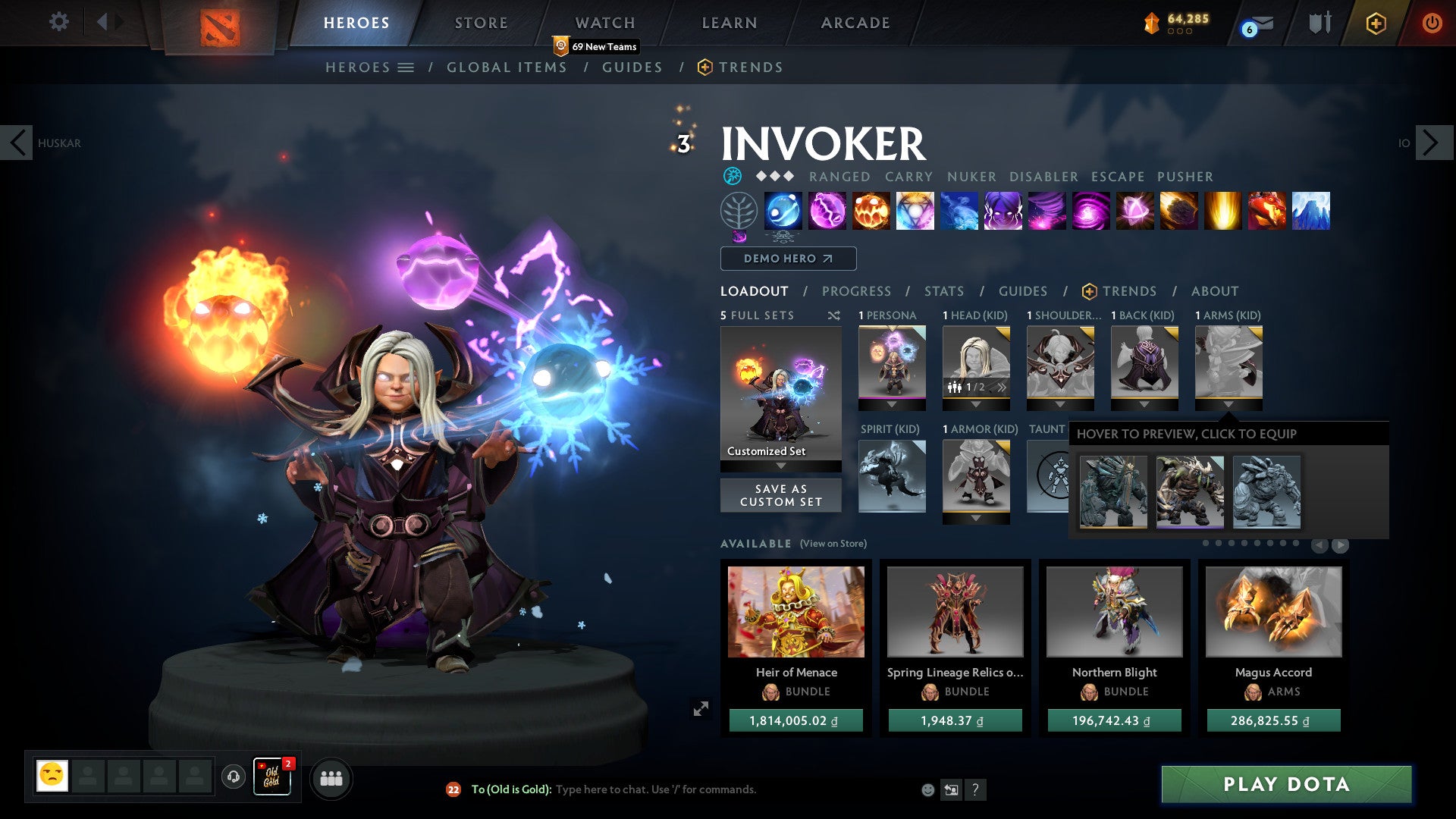Viewport: 1456px width, 819px height.
Task: Open the party finder people icon
Action: 330,778
